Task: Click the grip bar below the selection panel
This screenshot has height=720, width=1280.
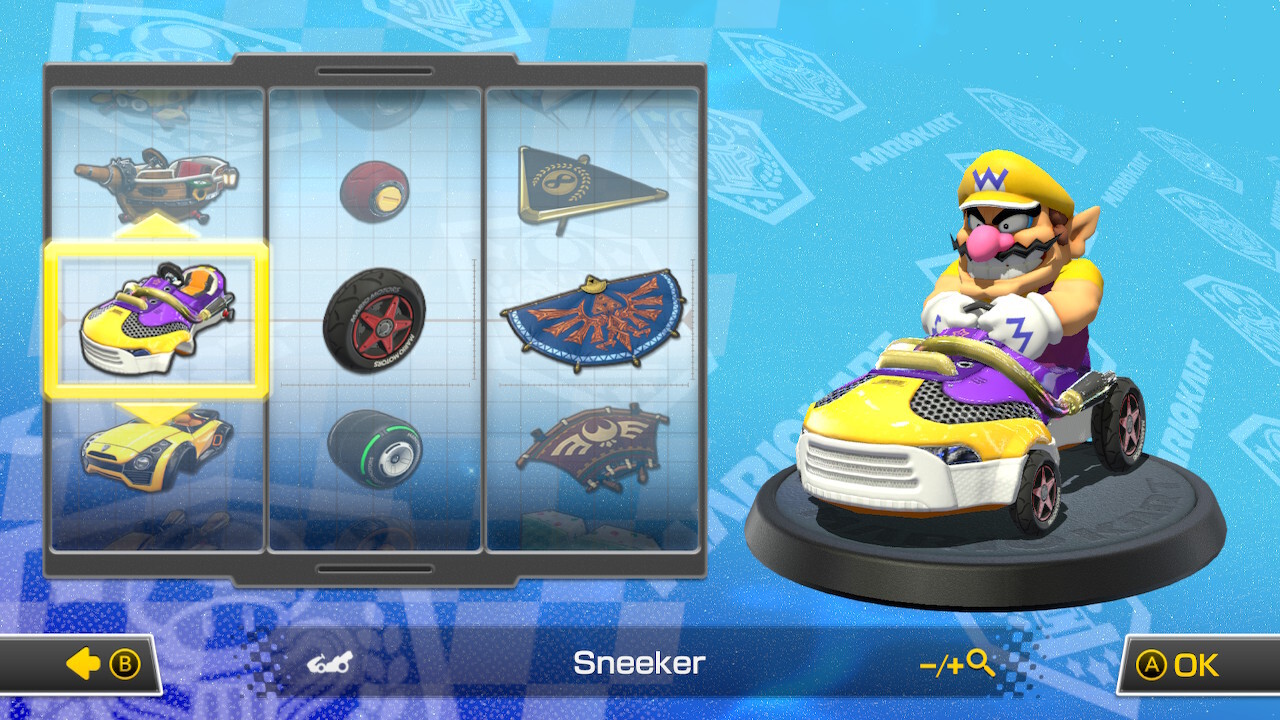Action: 375,569
